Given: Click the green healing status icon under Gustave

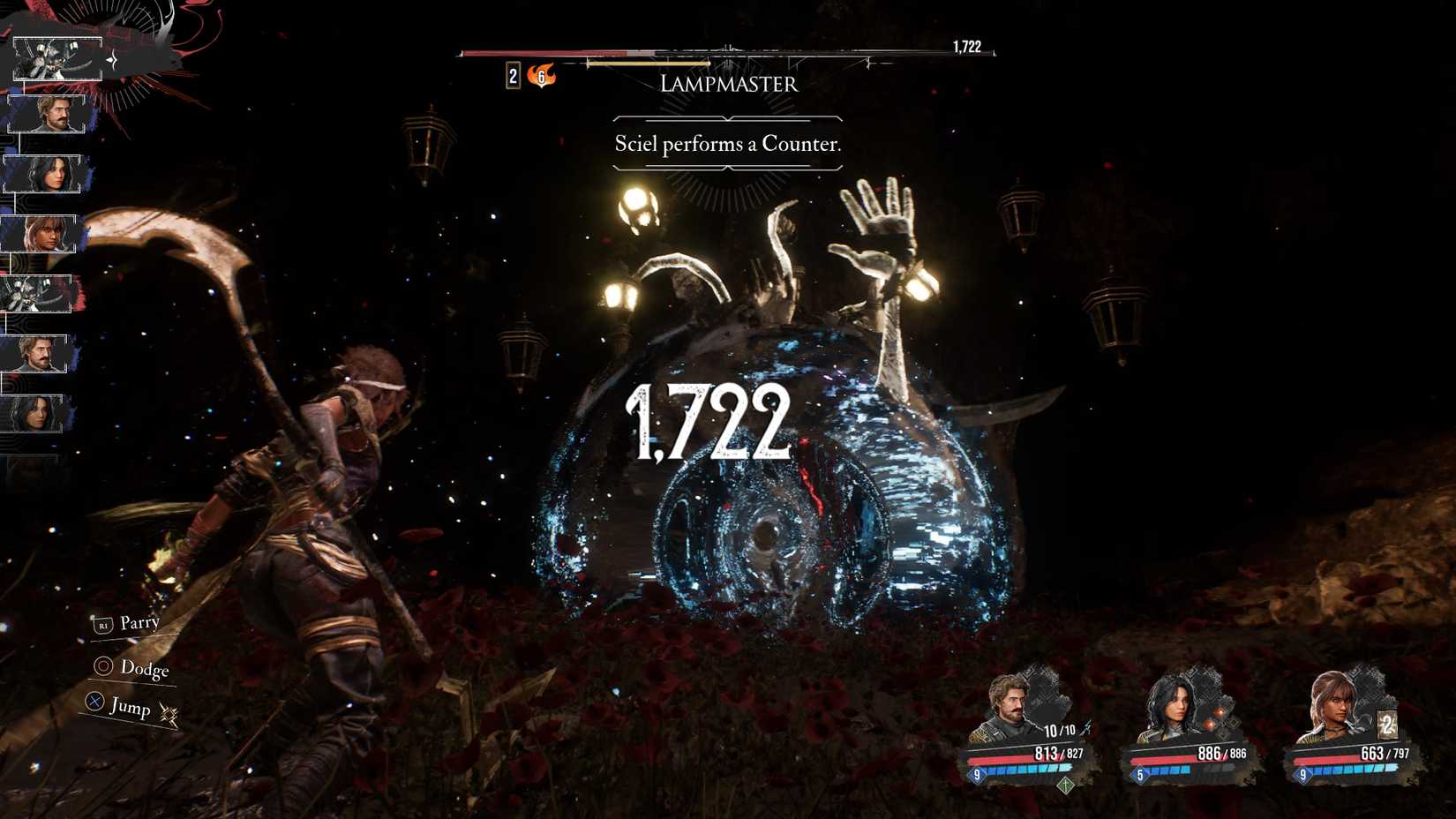Looking at the screenshot, I should [x=1065, y=785].
